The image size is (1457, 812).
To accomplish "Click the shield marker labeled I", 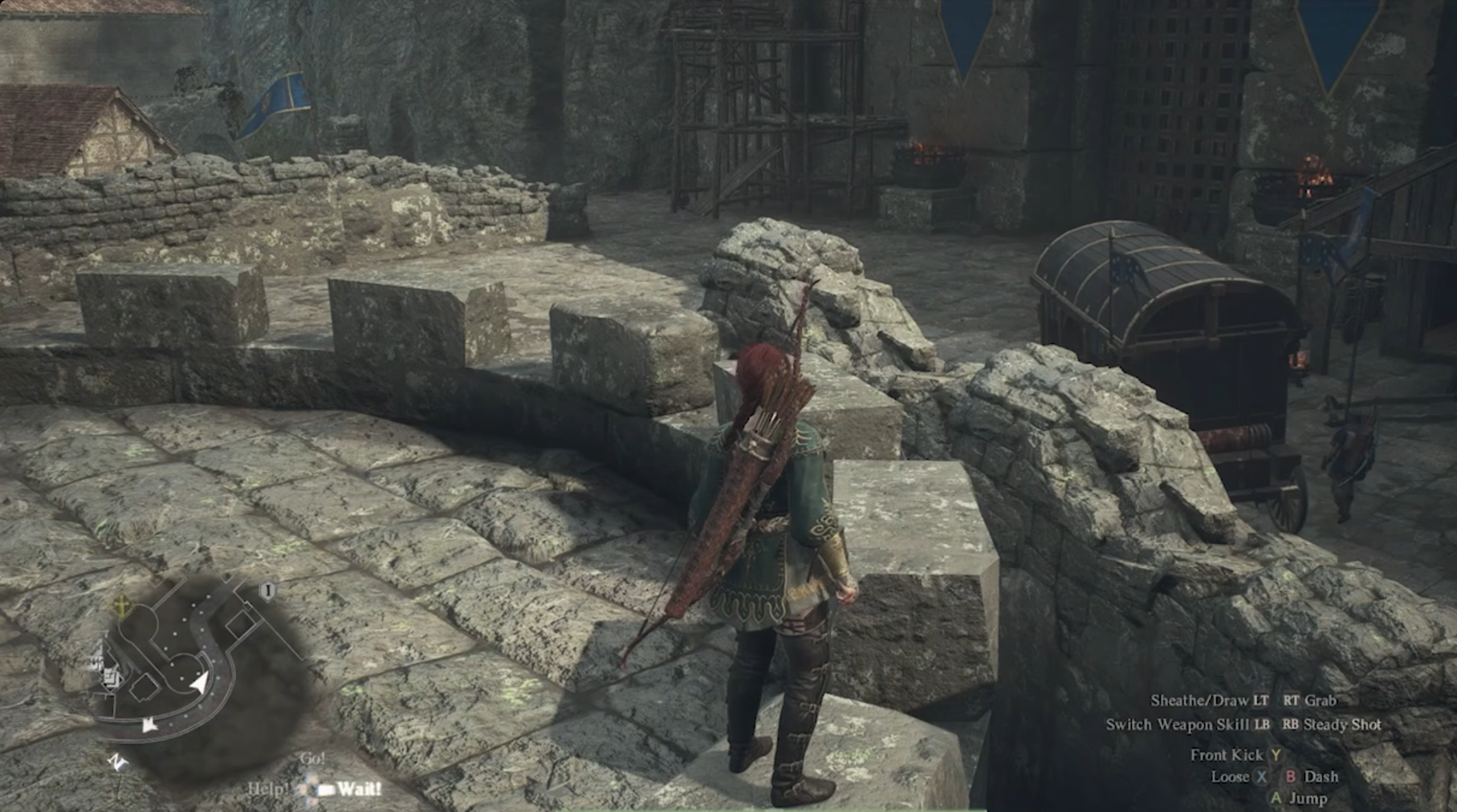I will (x=267, y=591).
